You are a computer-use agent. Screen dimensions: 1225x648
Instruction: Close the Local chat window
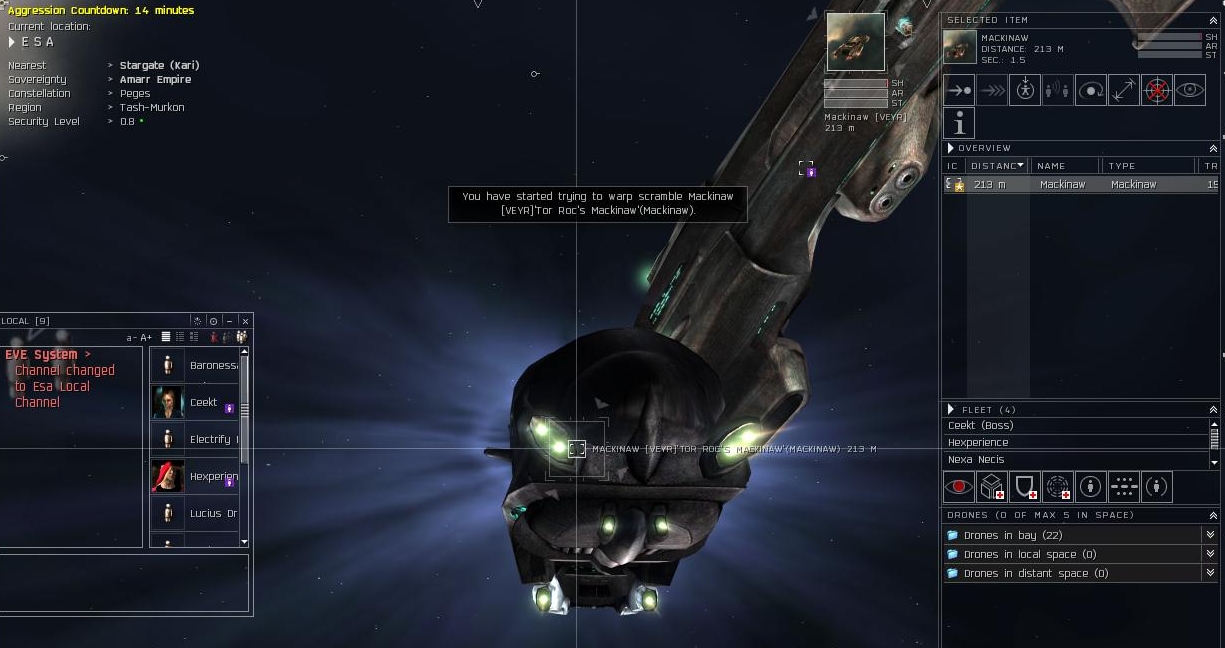[245, 321]
